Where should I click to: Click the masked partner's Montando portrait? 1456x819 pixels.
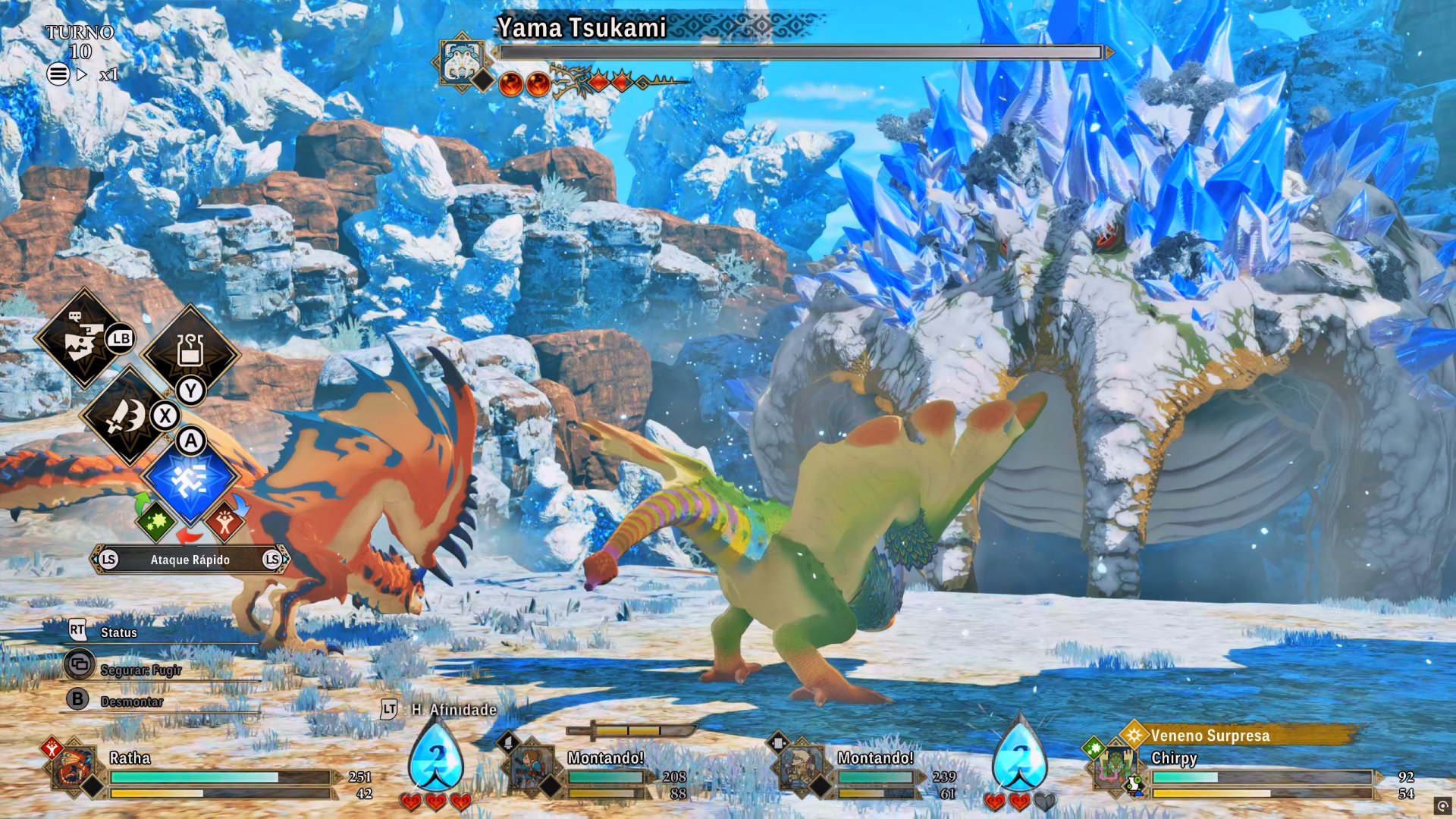(801, 769)
